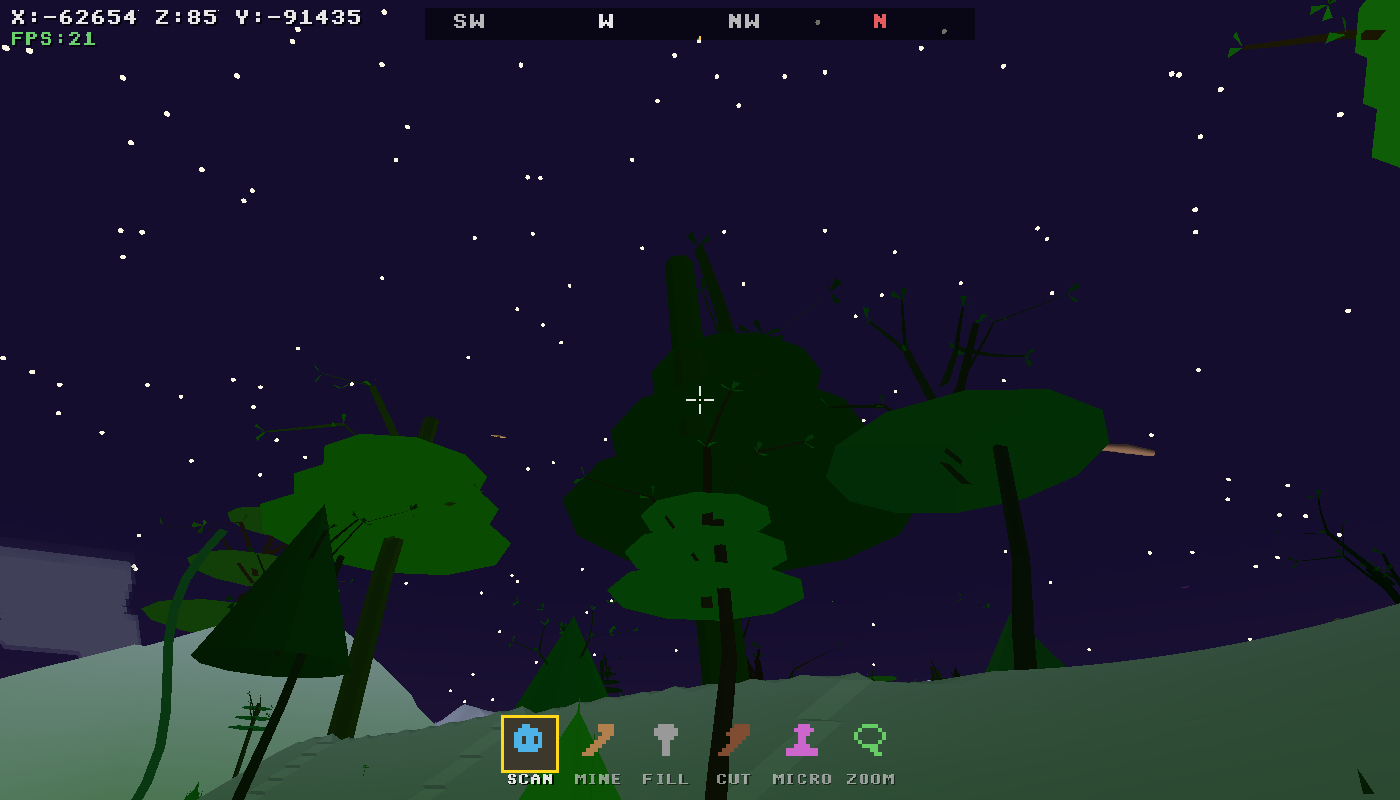Screen dimensions: 1400x800
Task: Select the W heading on the compass
Action: pyautogui.click(x=604, y=21)
